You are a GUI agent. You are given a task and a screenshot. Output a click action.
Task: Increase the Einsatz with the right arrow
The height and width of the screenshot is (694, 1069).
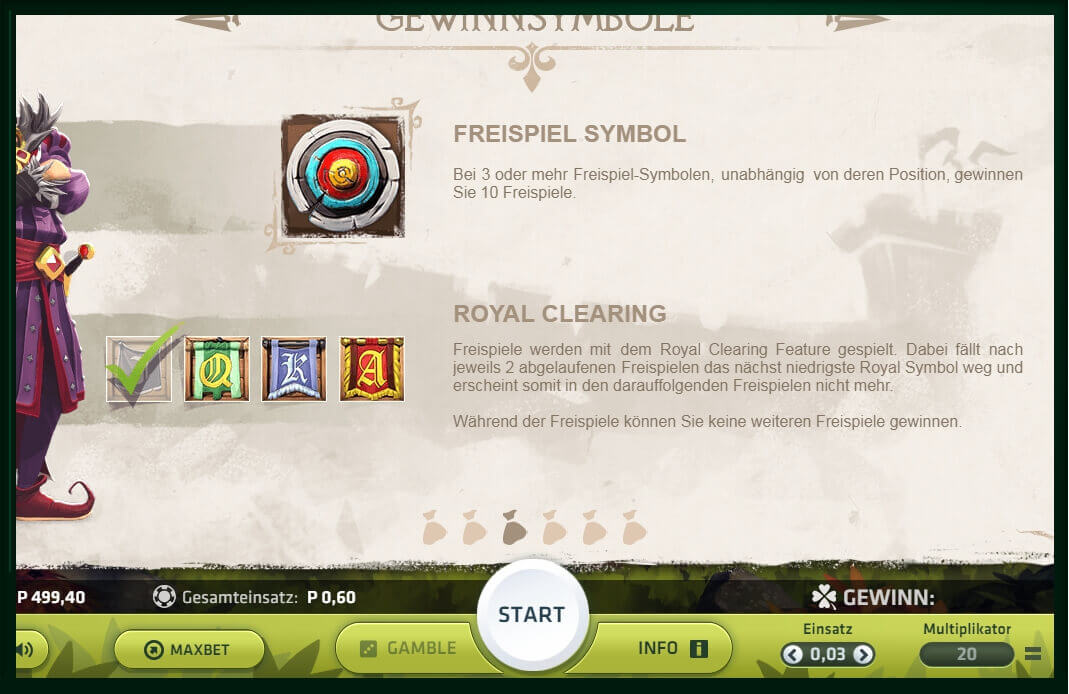pos(862,655)
